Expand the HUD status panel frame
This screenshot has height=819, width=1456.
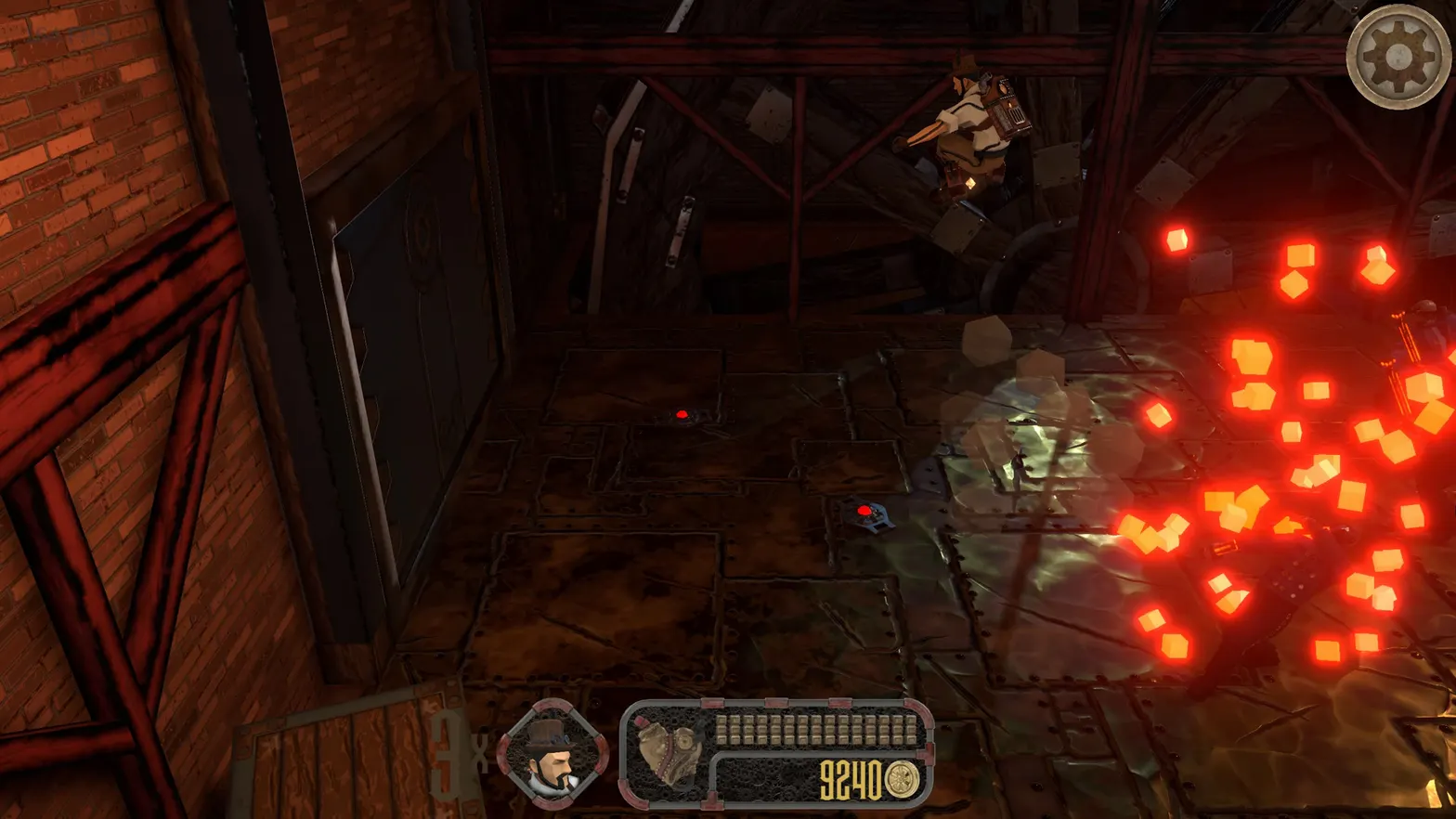click(778, 752)
